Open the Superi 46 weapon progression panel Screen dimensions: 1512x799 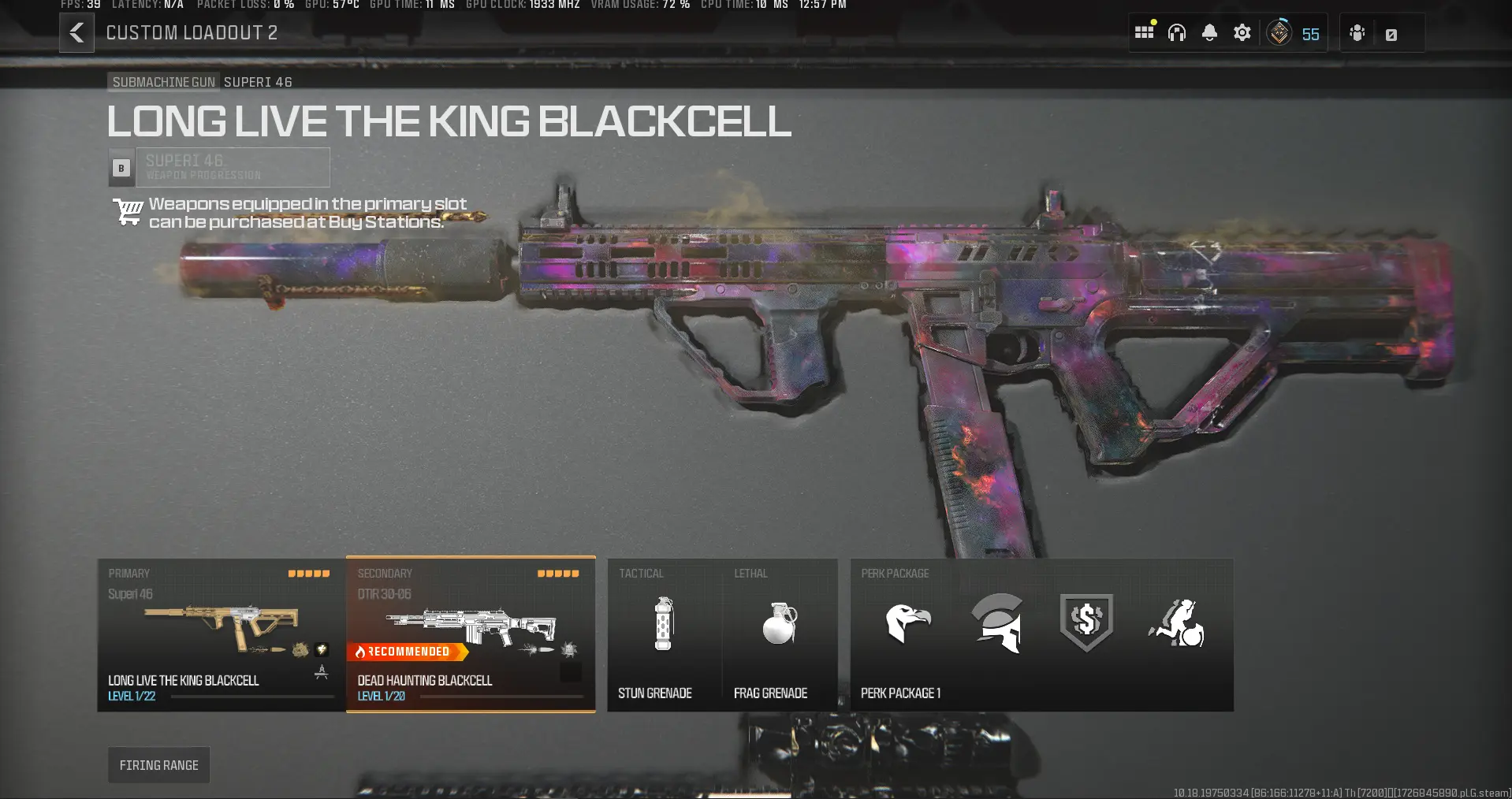click(233, 167)
